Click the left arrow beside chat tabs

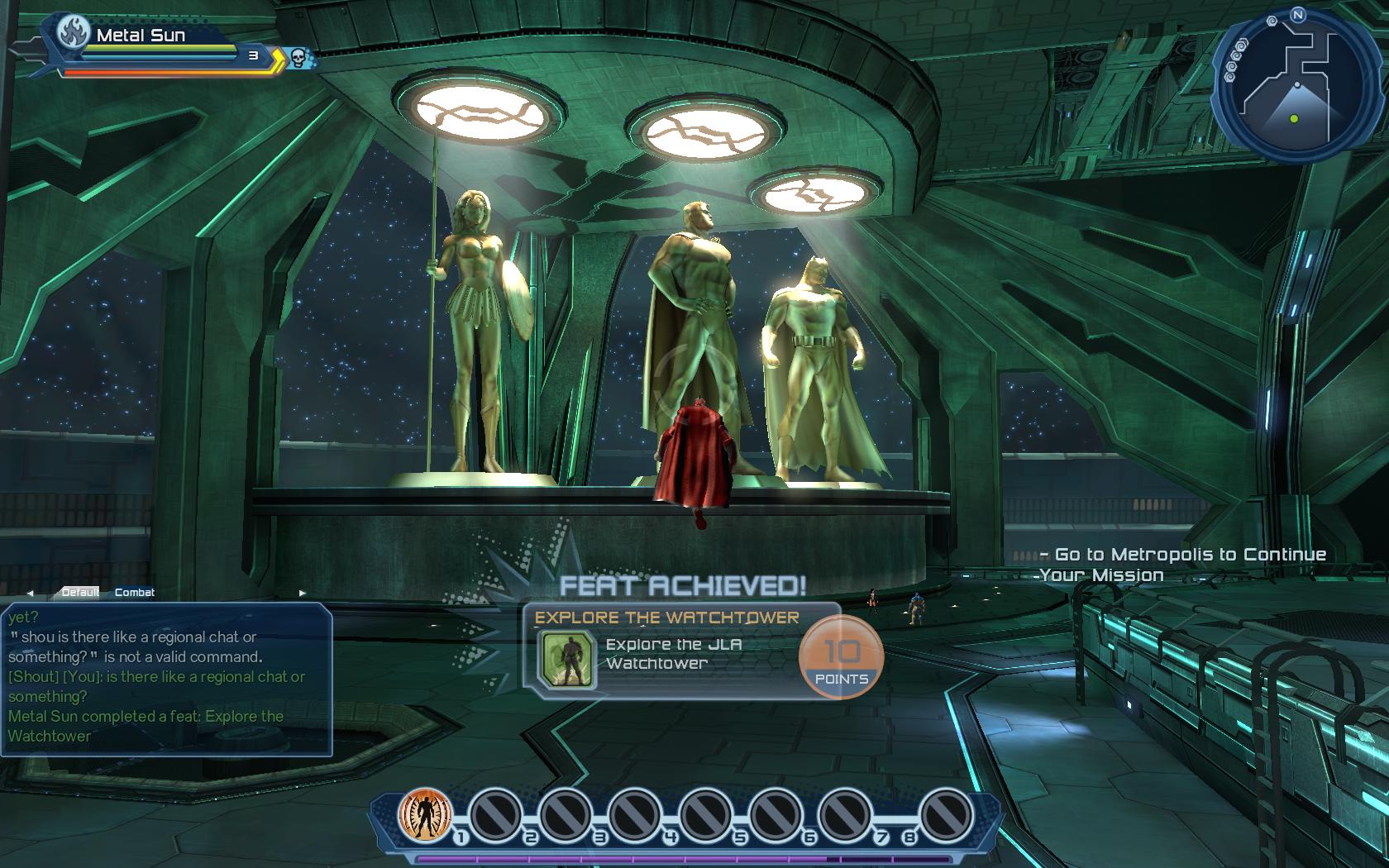tap(31, 593)
